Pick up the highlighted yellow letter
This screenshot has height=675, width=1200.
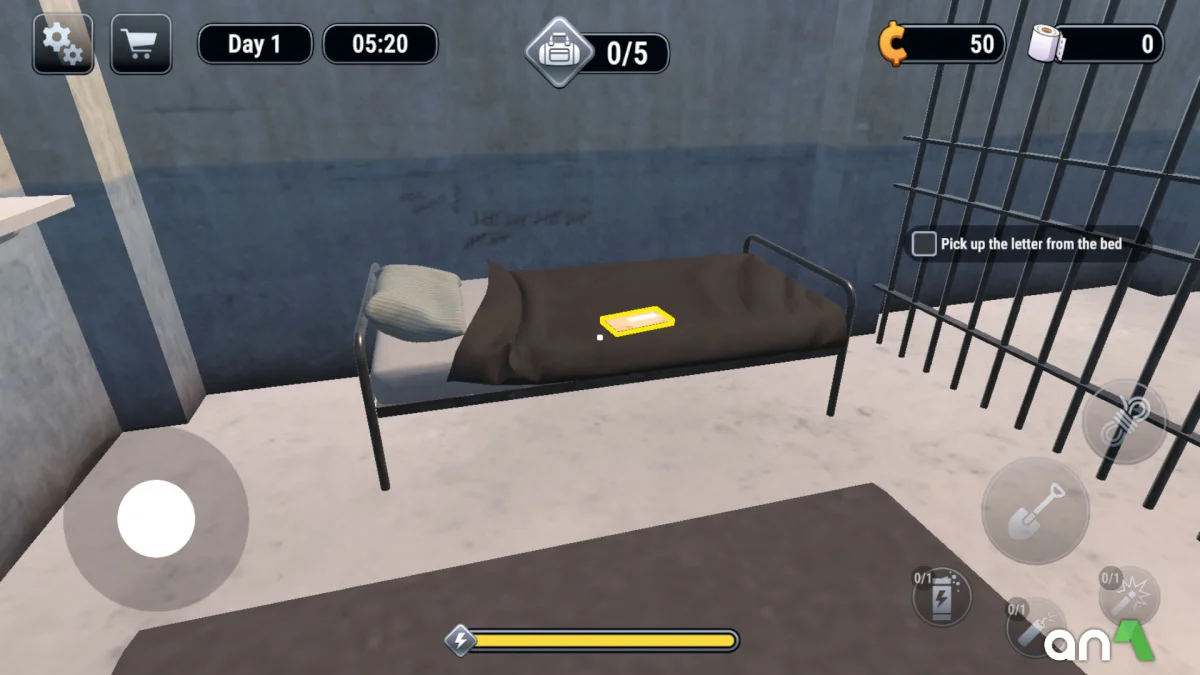637,321
